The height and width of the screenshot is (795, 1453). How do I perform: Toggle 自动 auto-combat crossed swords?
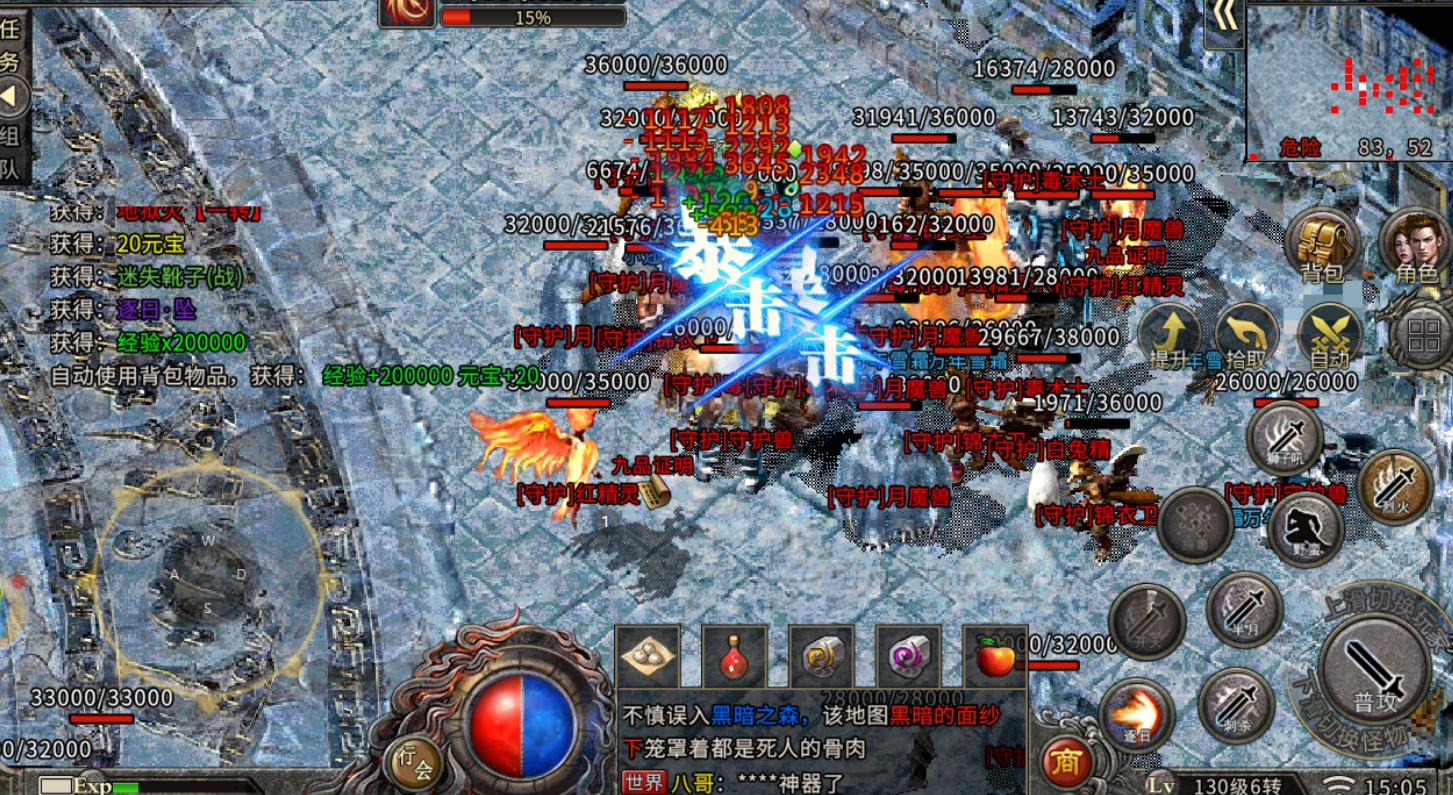tap(1329, 335)
